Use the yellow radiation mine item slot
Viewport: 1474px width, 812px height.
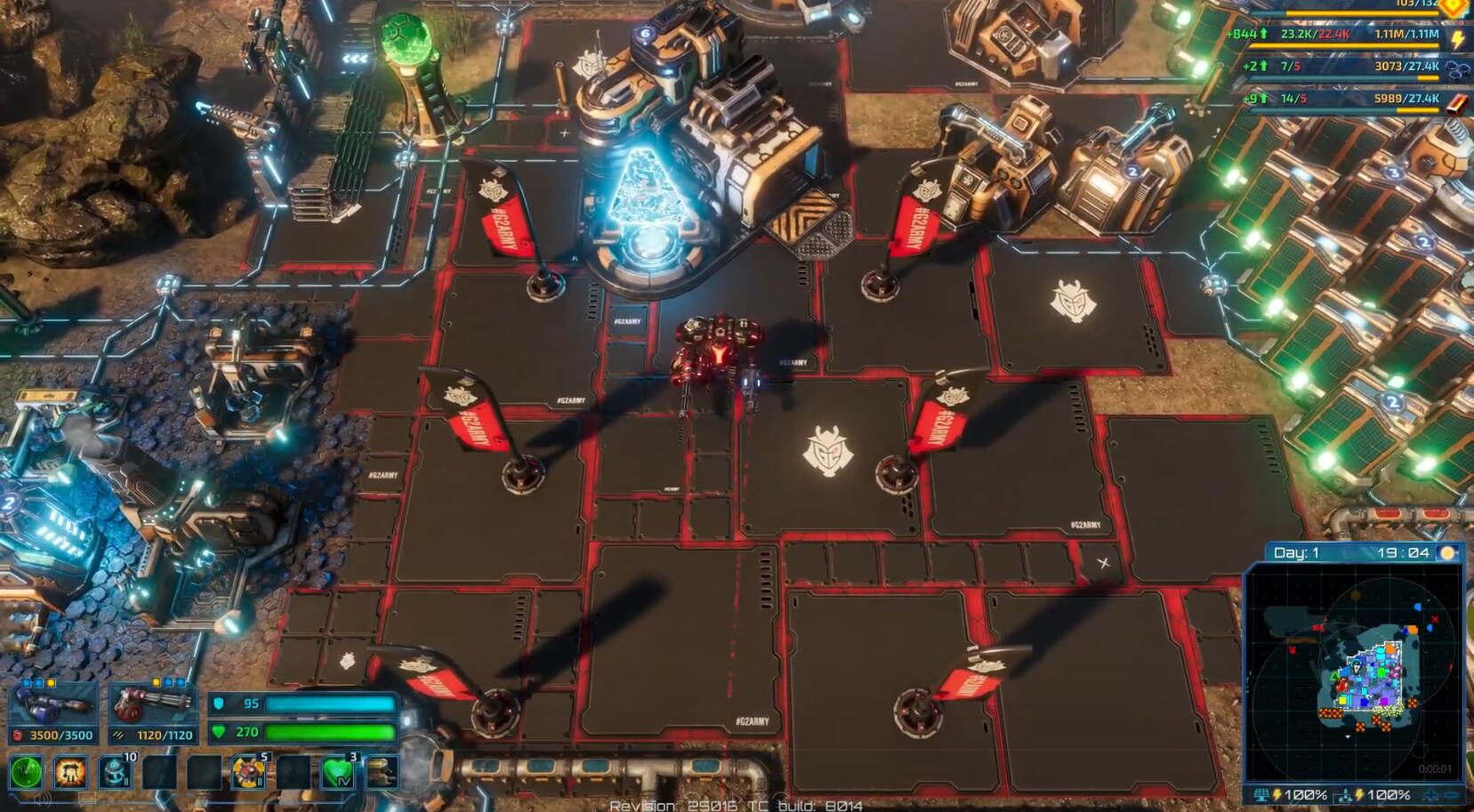pos(249,771)
